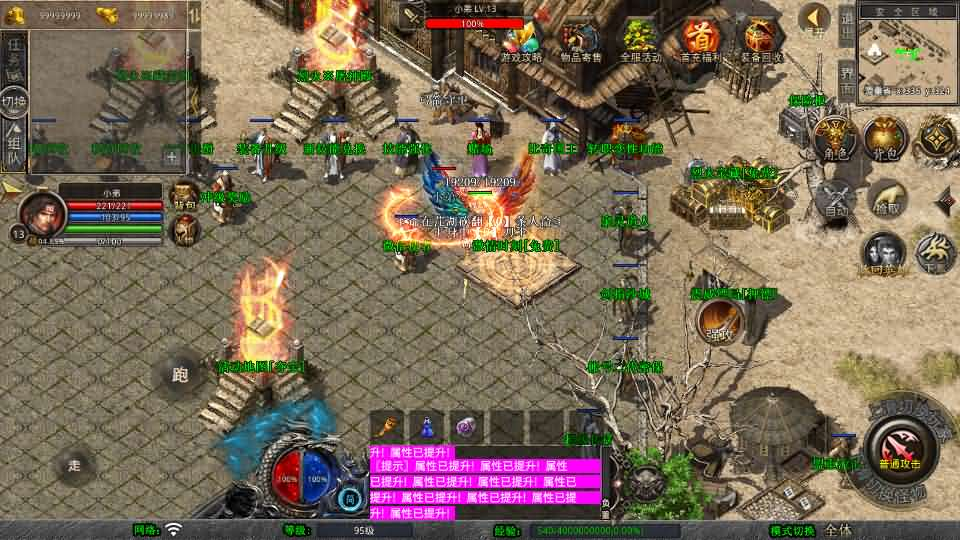Image resolution: width=960 pixels, height=540 pixels.
Task: Open the round 背包 bag button beside 角色
Action: [885, 139]
